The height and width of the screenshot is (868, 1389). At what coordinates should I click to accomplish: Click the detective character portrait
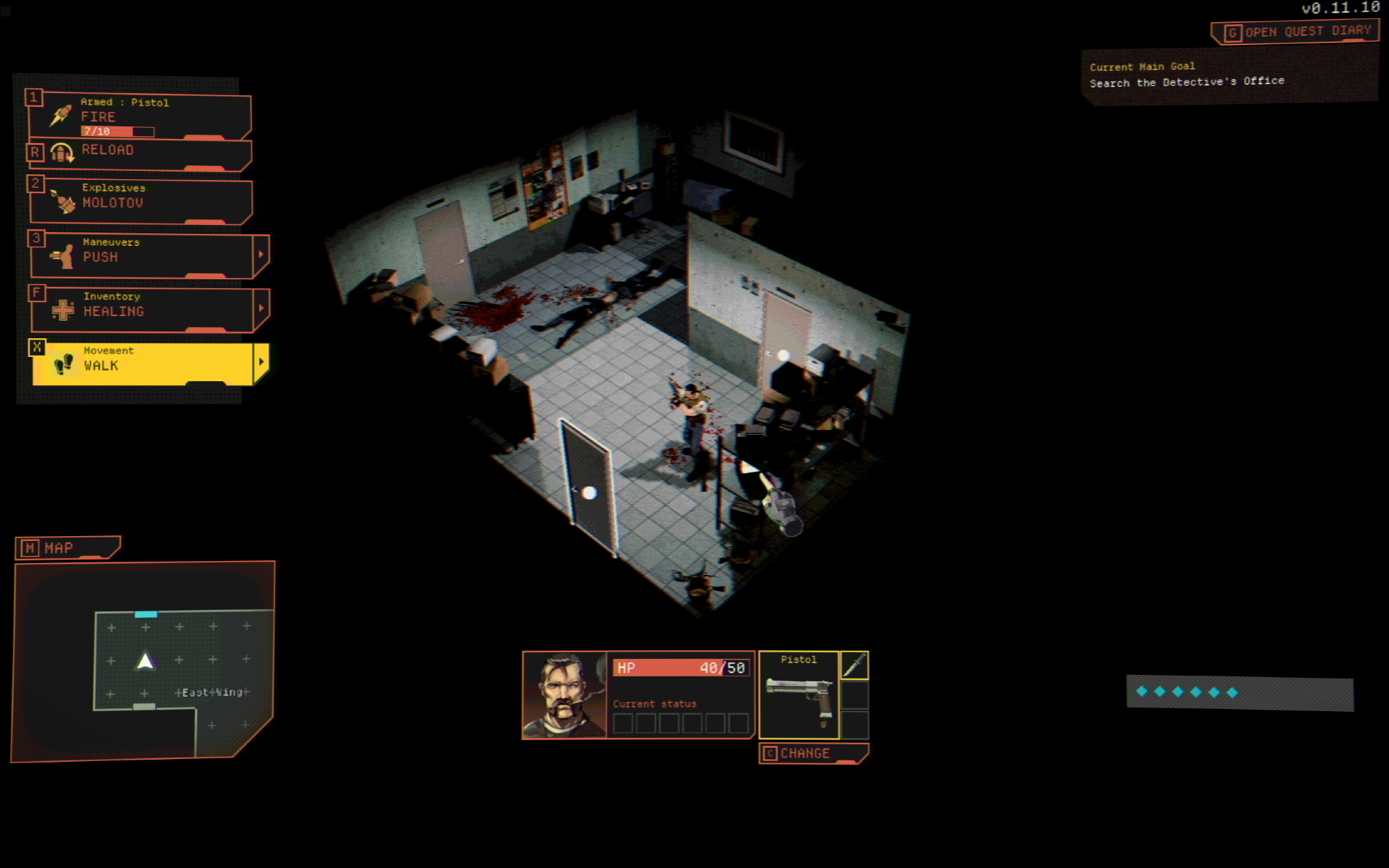pyautogui.click(x=565, y=695)
